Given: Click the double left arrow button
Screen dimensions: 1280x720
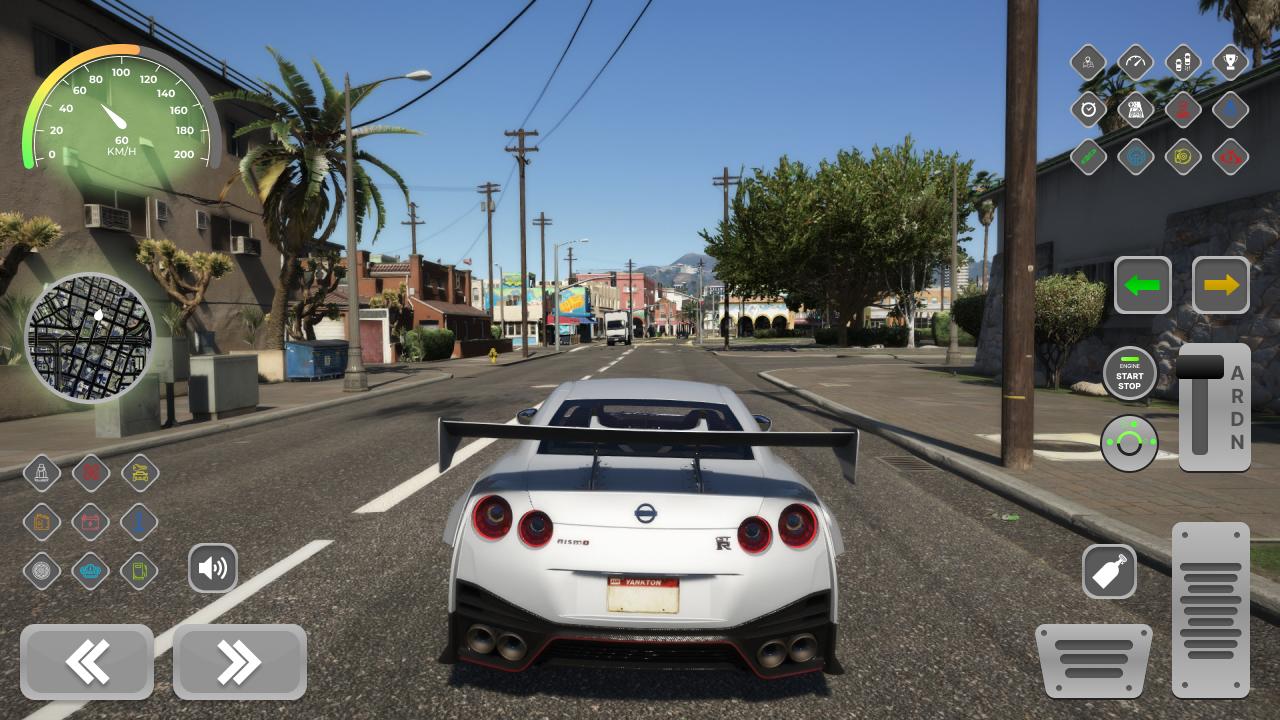Looking at the screenshot, I should click(x=87, y=662).
